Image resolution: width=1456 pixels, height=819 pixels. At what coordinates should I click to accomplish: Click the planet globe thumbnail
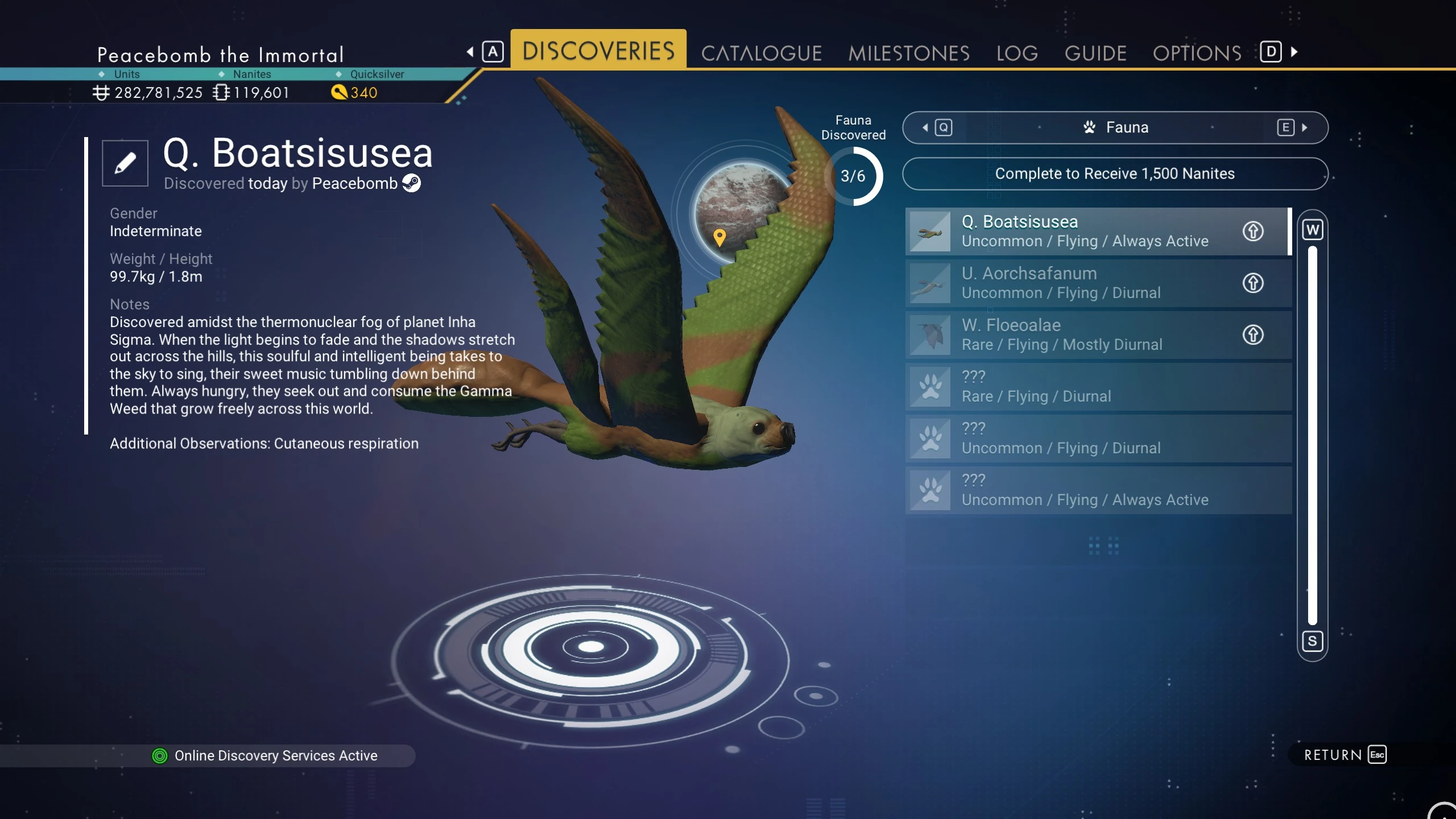pos(739,210)
